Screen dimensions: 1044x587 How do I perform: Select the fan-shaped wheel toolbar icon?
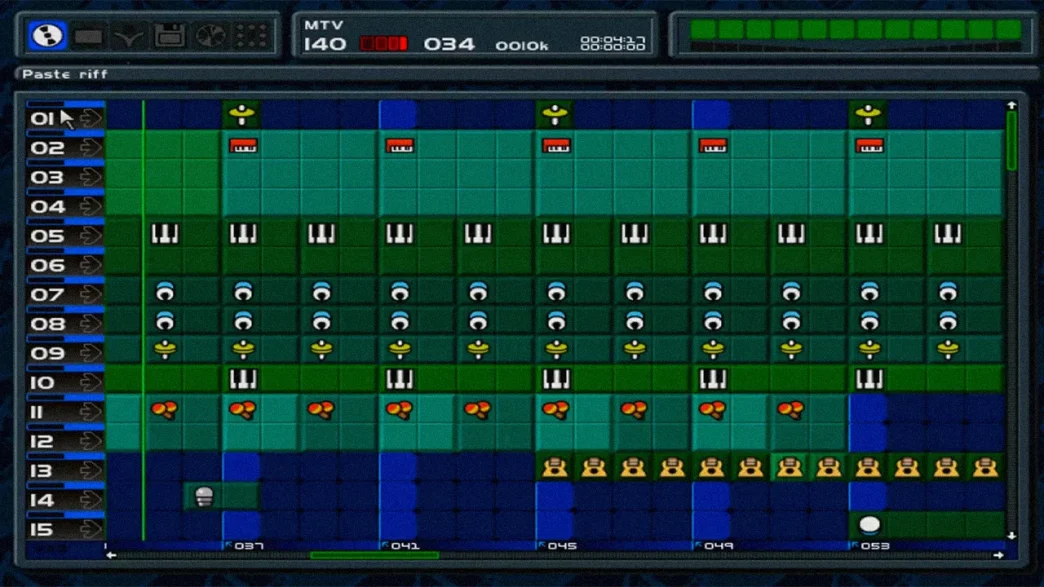tap(210, 36)
